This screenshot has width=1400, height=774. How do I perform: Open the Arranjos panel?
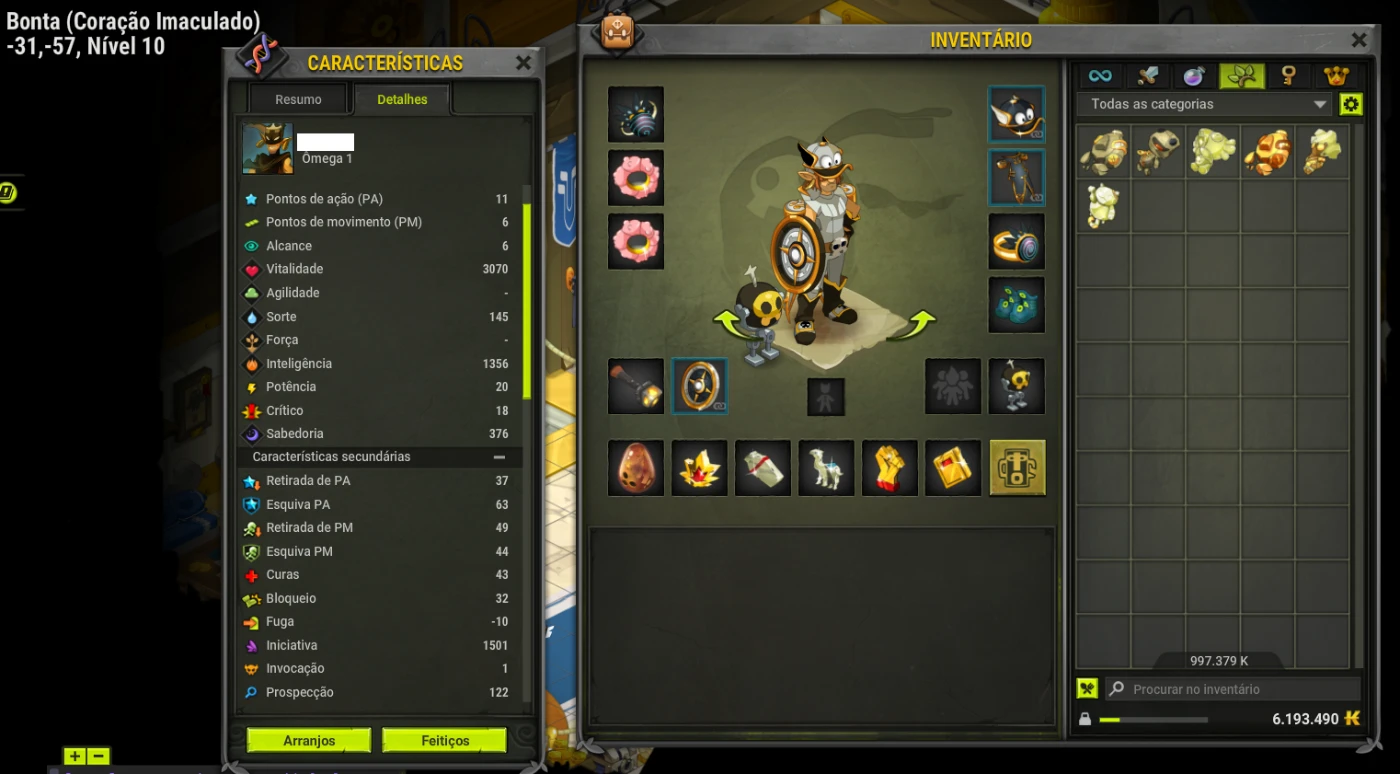(308, 740)
